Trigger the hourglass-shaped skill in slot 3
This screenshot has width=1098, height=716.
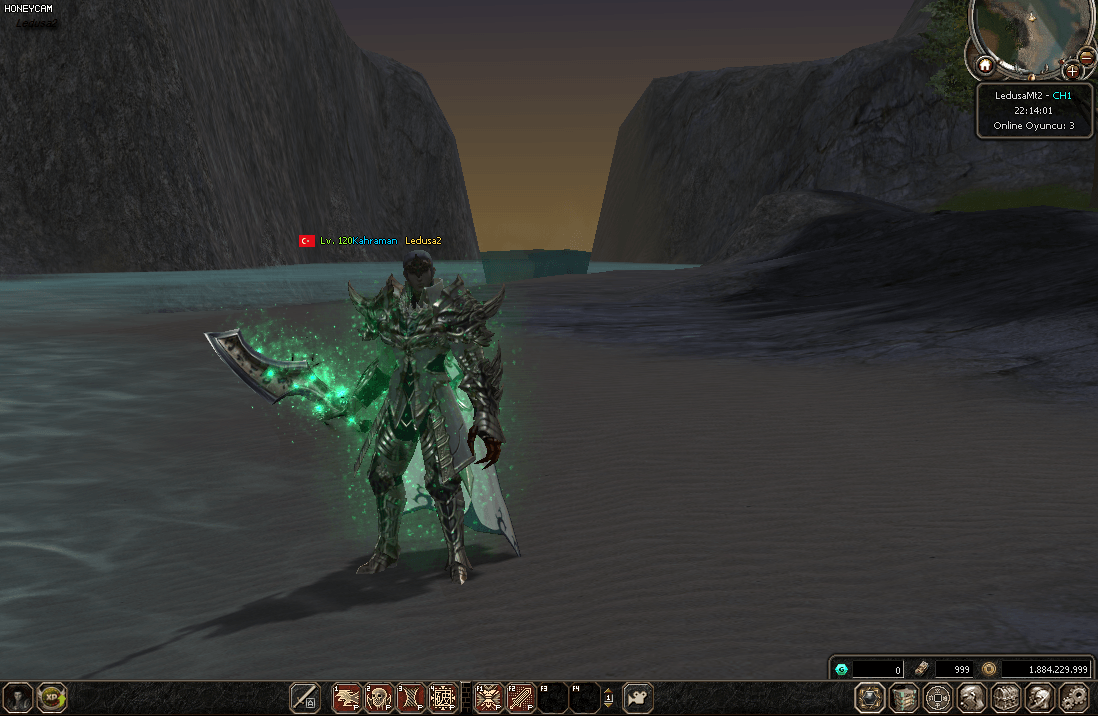[411, 697]
